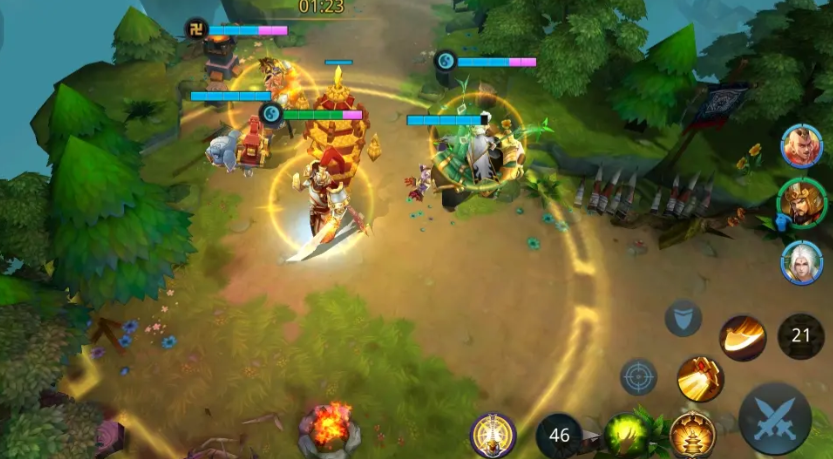Select the skill on 46-second cooldown
The height and width of the screenshot is (459, 833).
(559, 435)
